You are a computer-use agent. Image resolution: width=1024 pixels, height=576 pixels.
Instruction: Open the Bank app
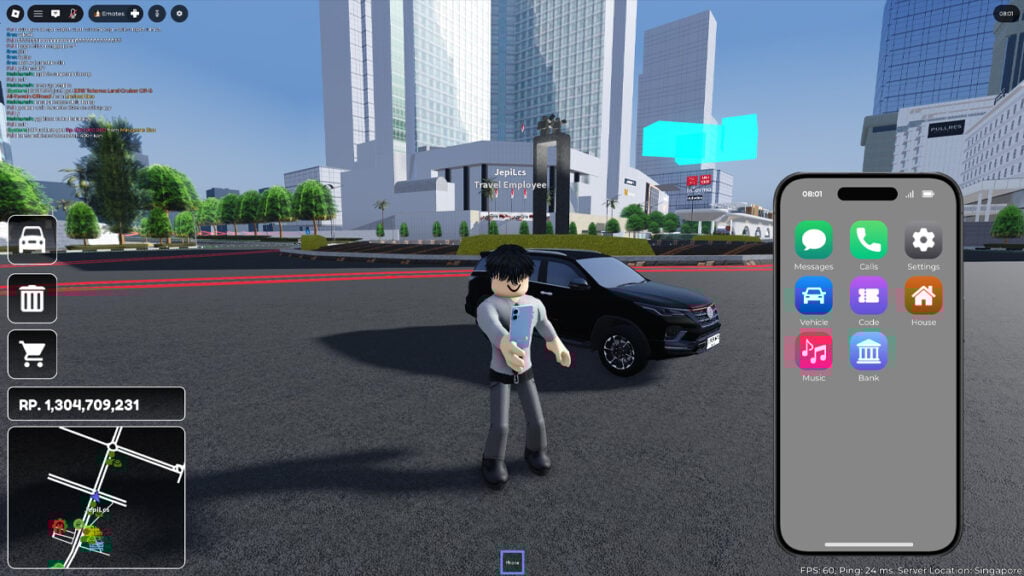[868, 351]
